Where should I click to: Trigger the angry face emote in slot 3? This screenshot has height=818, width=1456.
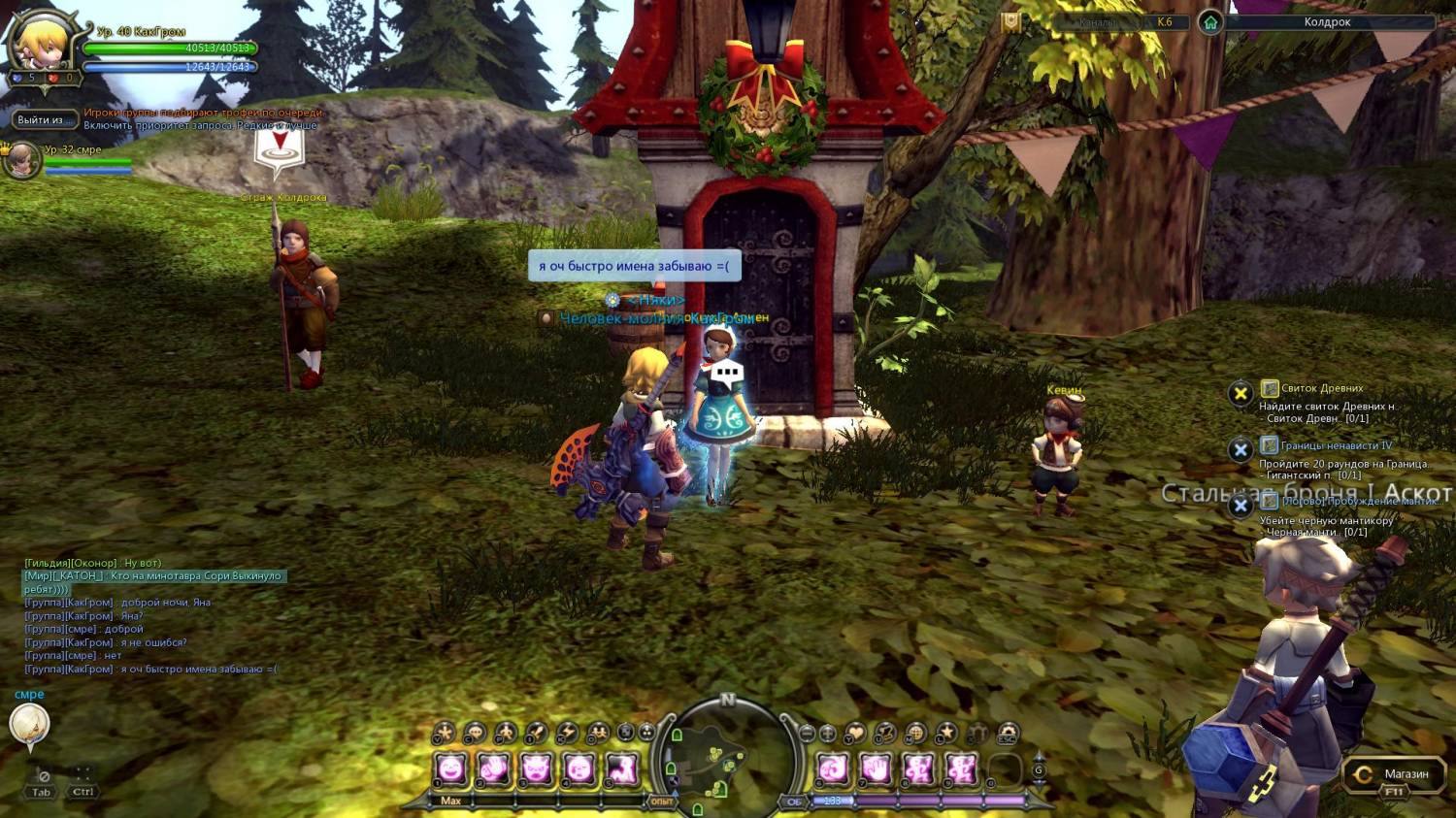pos(537,770)
